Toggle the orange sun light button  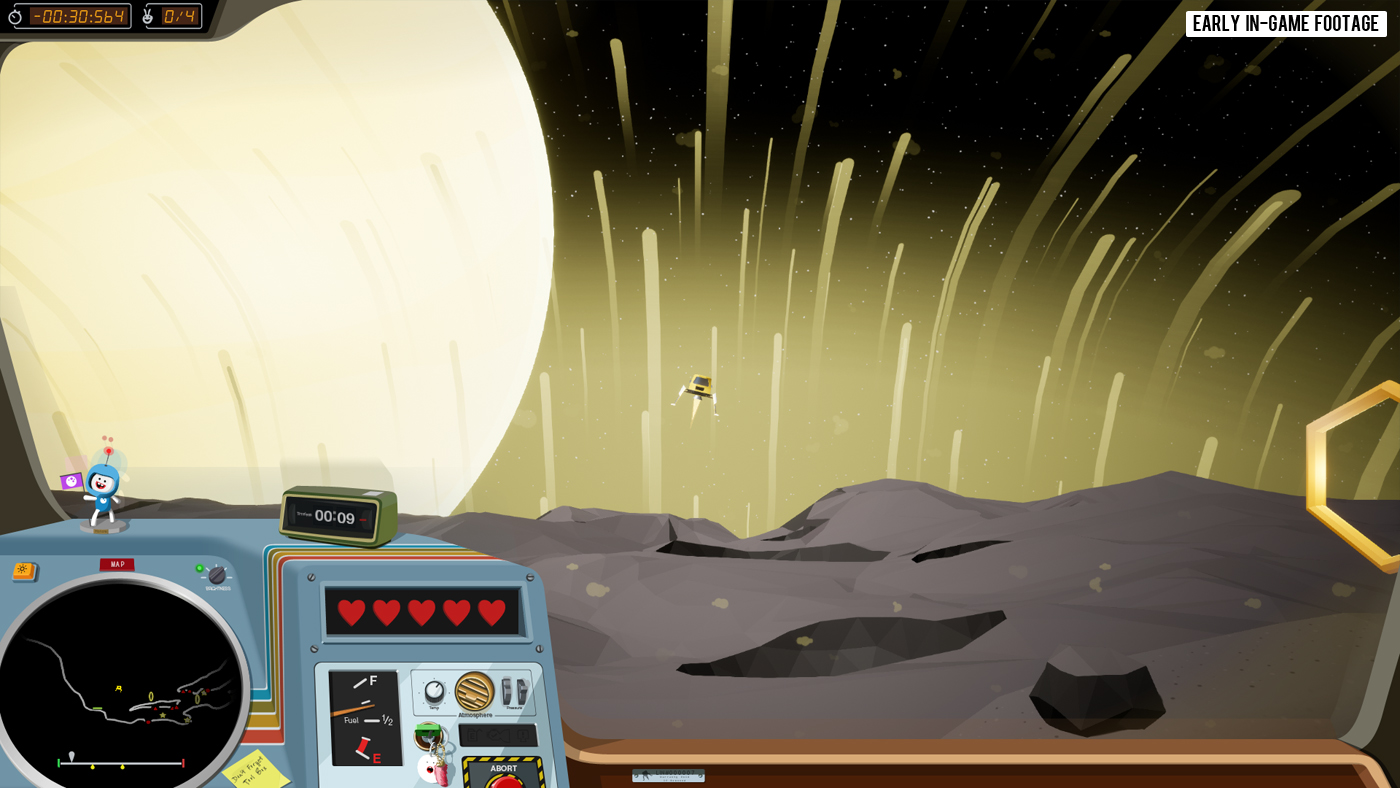pyautogui.click(x=24, y=571)
